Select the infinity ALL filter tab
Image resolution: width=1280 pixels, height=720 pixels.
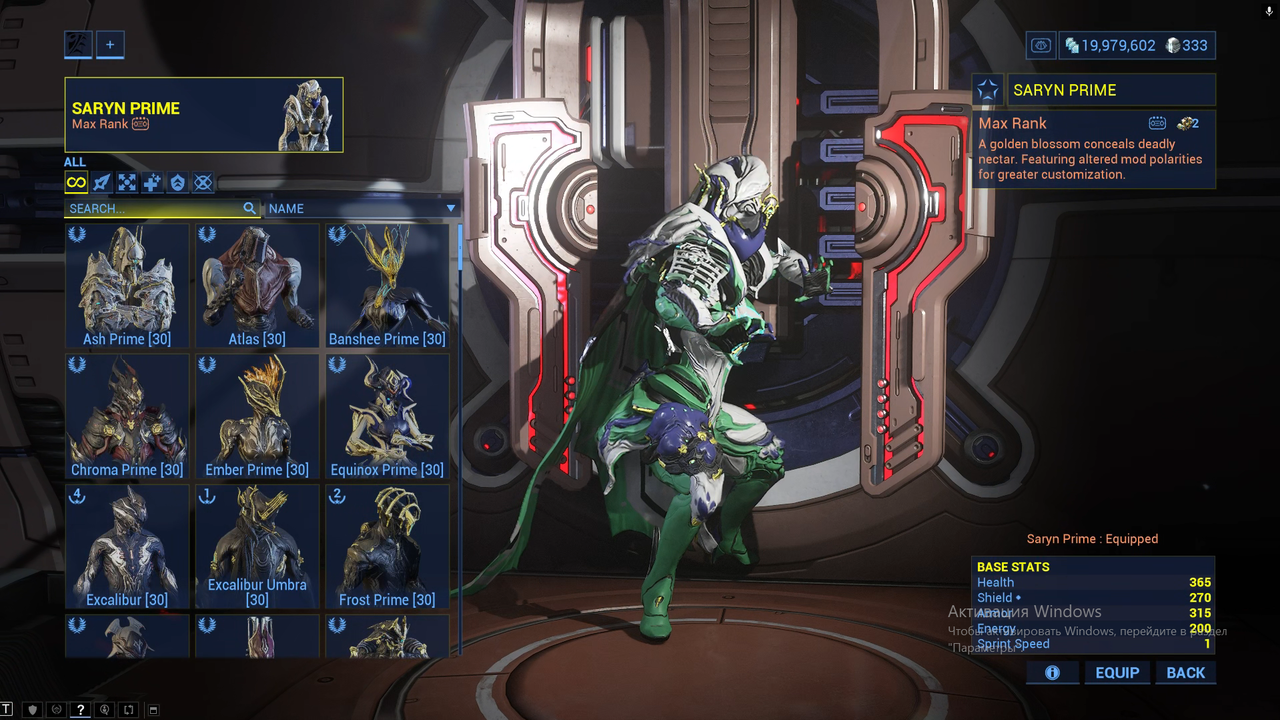[x=76, y=182]
